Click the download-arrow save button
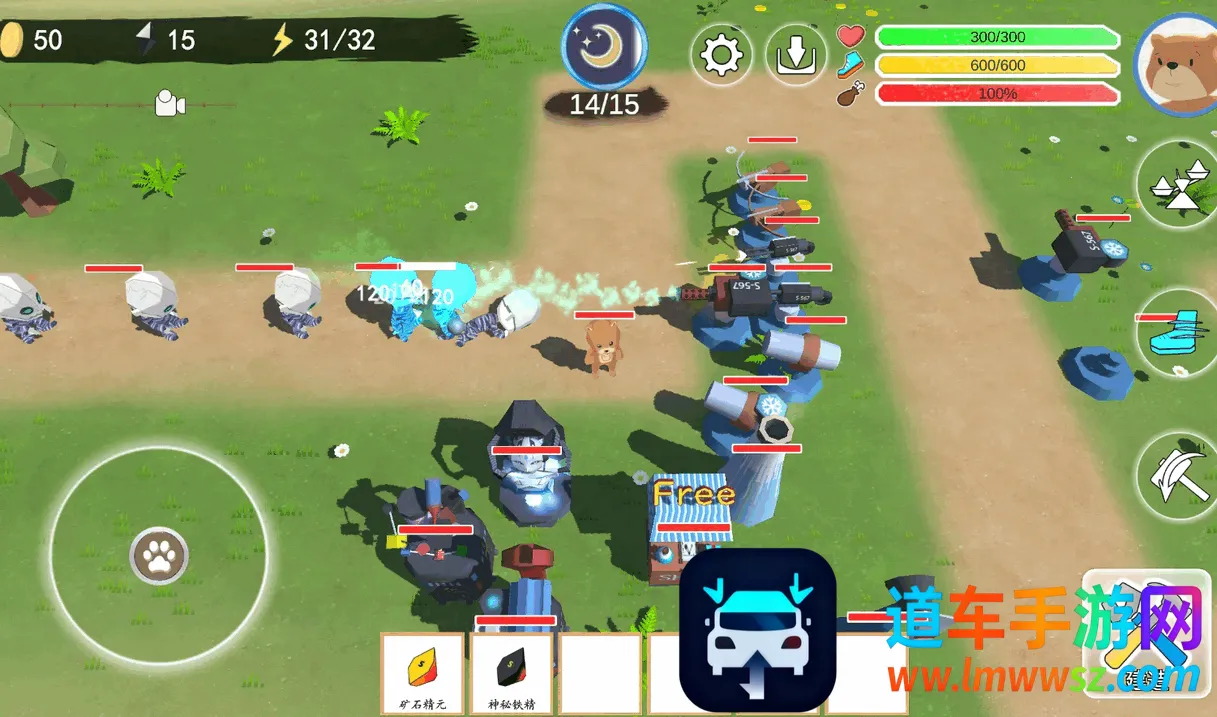This screenshot has width=1217, height=717. (796, 55)
